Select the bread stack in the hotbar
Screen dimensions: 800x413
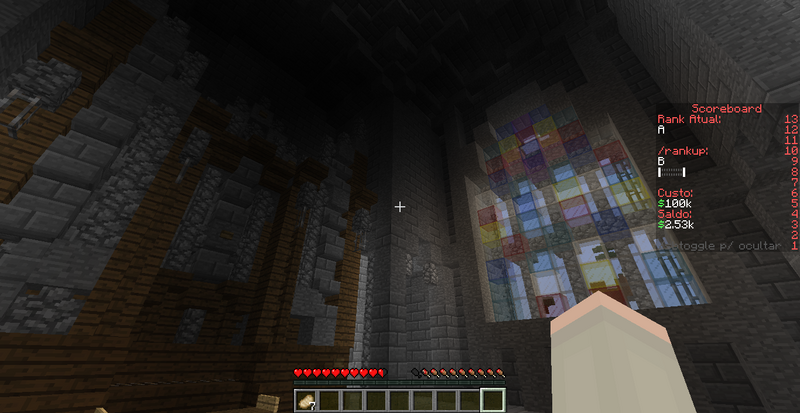pyautogui.click(x=305, y=400)
